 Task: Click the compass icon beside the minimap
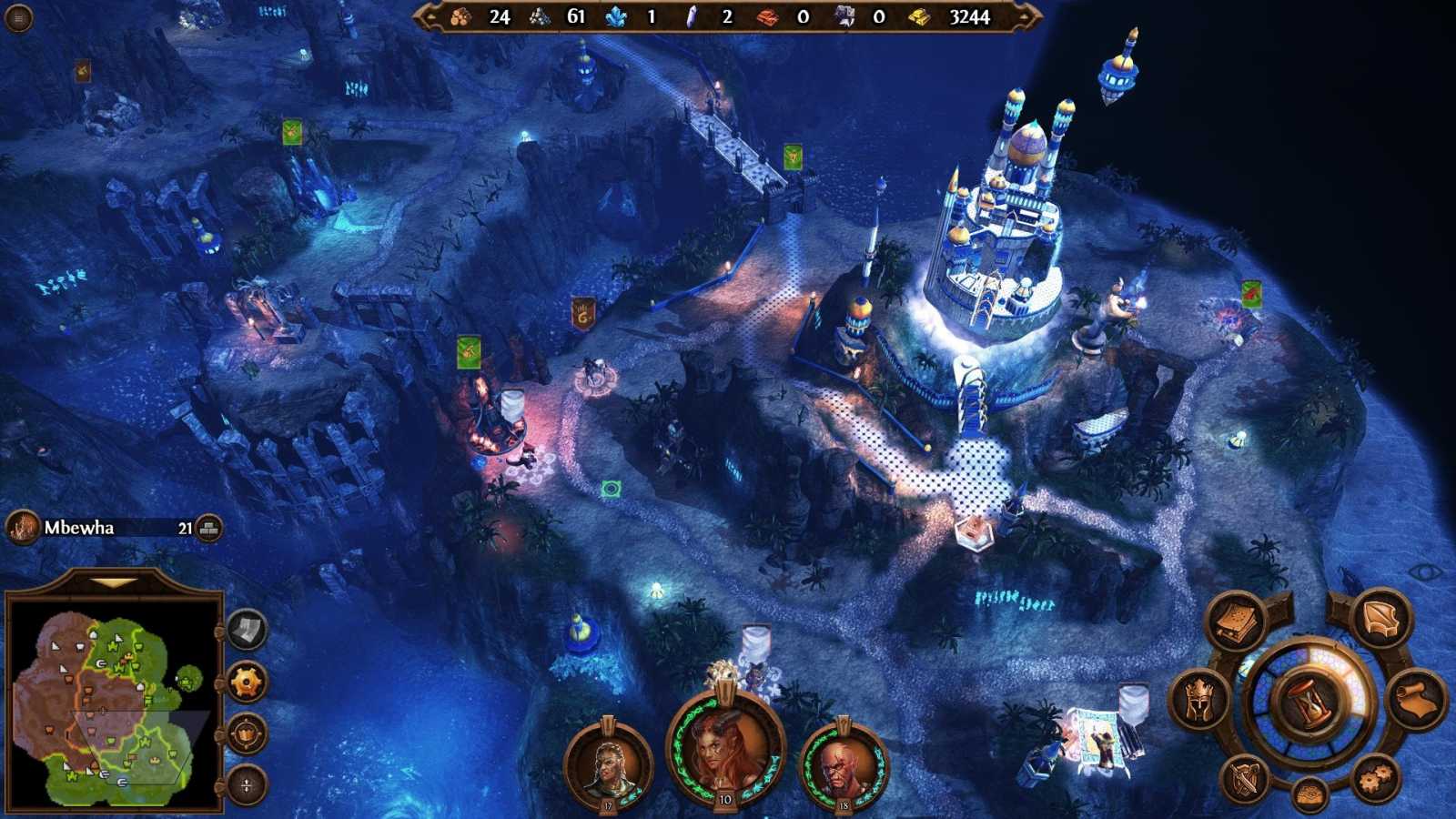(x=246, y=734)
